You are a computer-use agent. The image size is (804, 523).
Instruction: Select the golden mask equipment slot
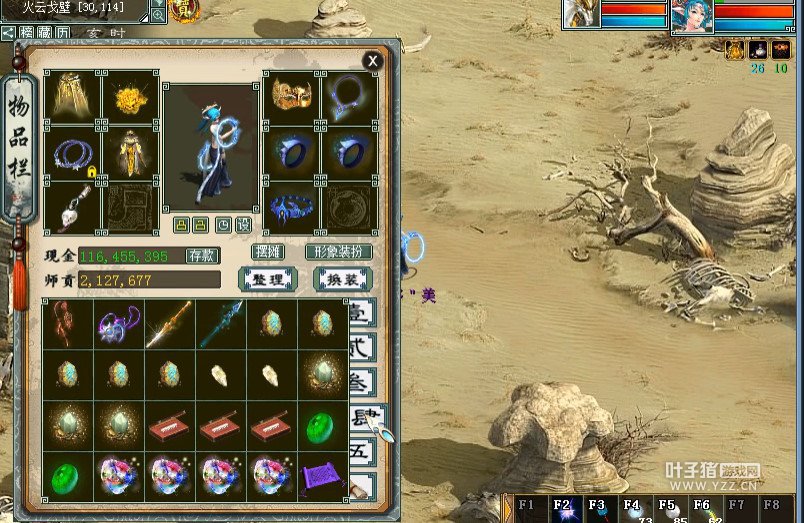(x=292, y=96)
